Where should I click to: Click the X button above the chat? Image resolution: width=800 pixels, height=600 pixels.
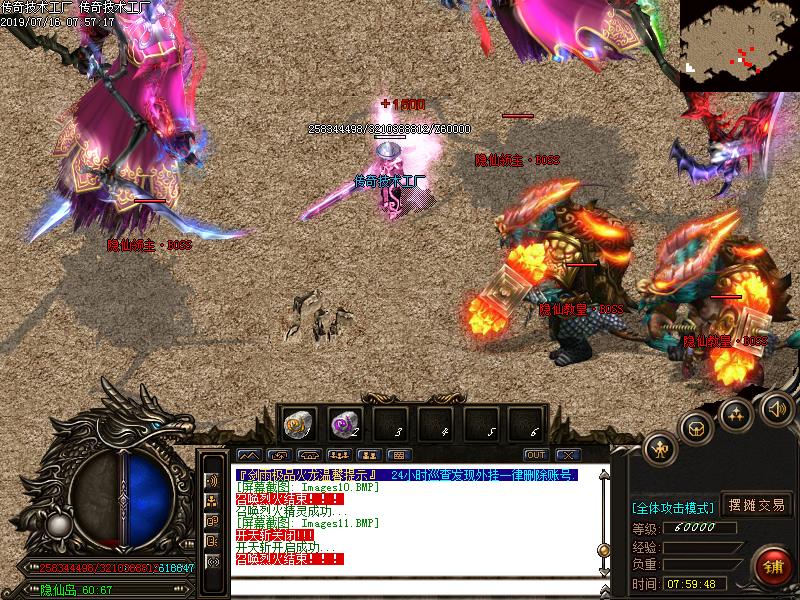coord(567,455)
